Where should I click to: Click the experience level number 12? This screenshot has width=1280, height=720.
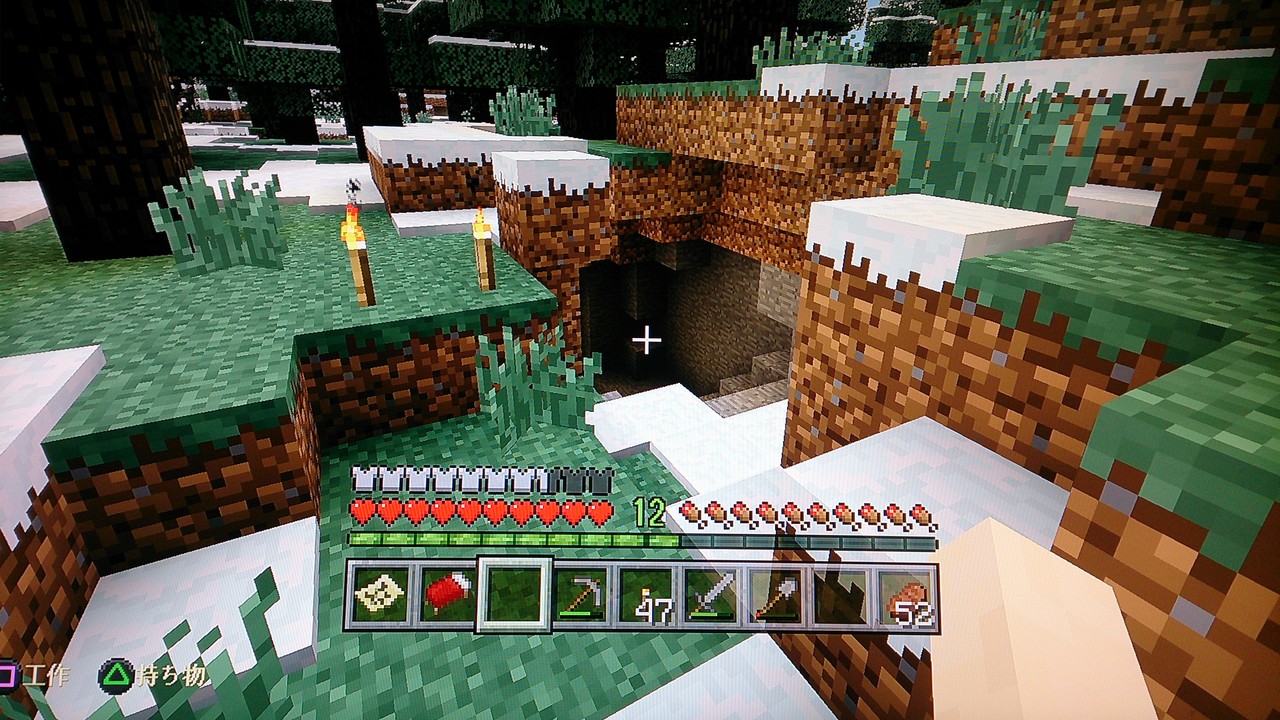(x=650, y=511)
